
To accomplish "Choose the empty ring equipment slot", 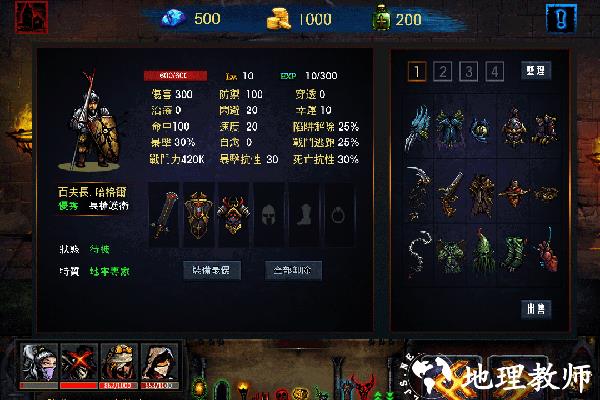I will point(337,215).
